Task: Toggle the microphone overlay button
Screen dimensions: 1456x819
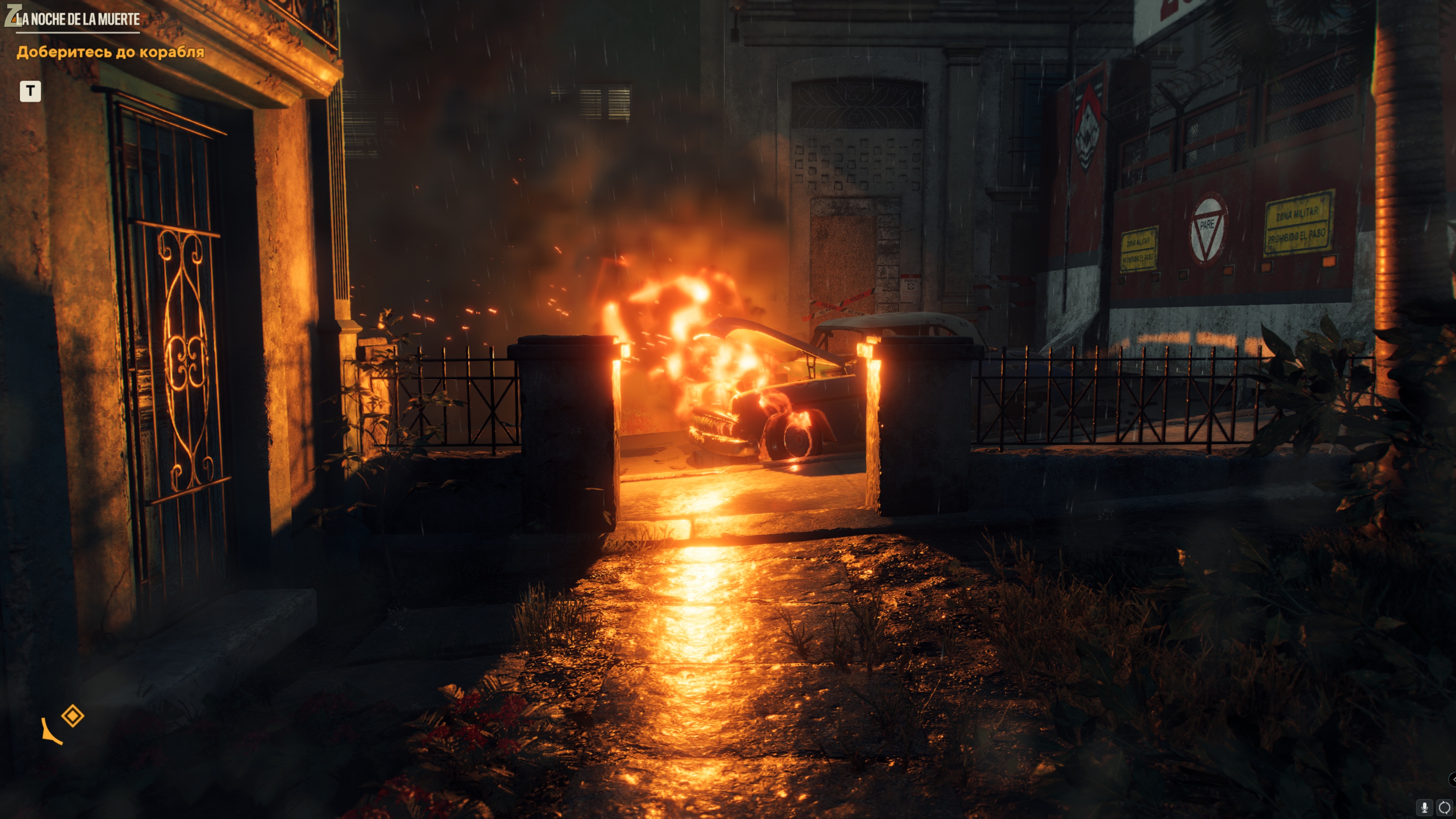Action: [x=1425, y=808]
